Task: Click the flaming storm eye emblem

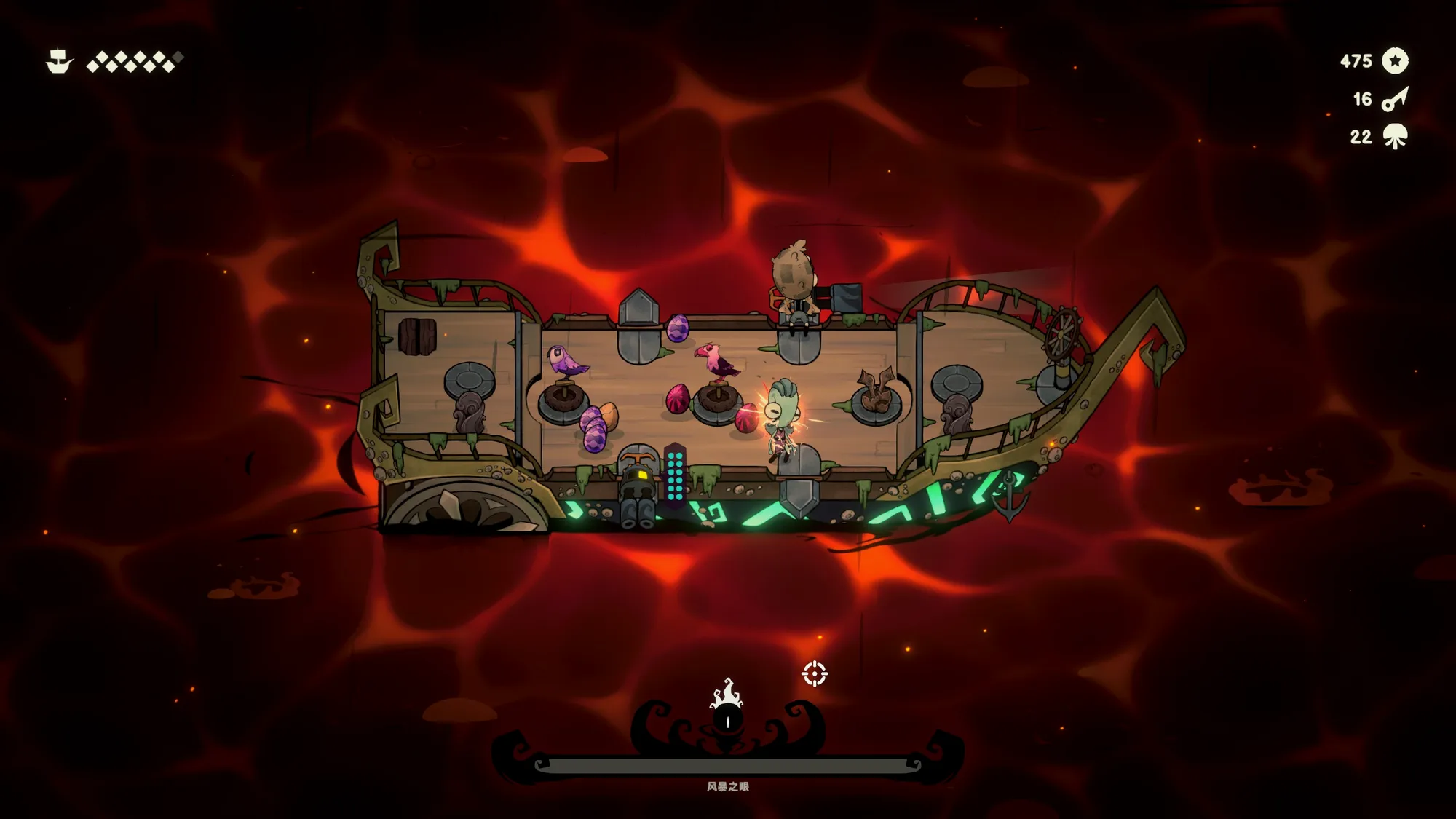Action: tap(727, 708)
